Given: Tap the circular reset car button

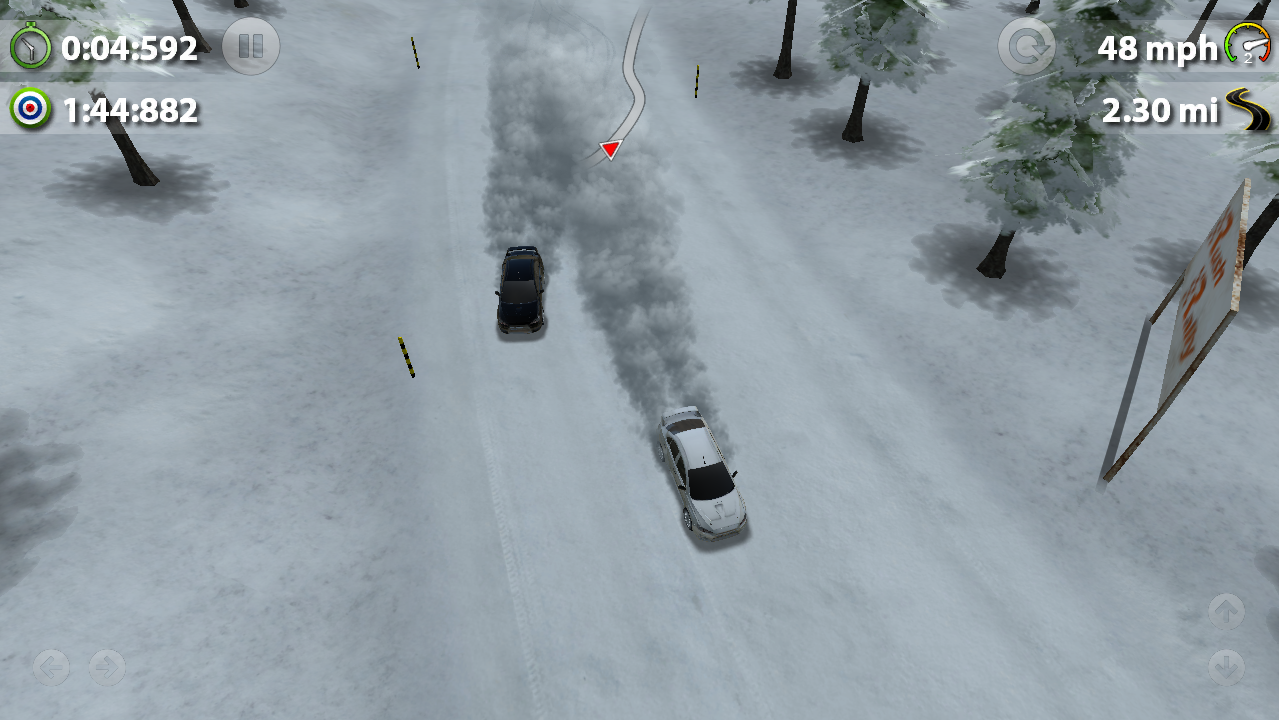Looking at the screenshot, I should coord(1026,47).
